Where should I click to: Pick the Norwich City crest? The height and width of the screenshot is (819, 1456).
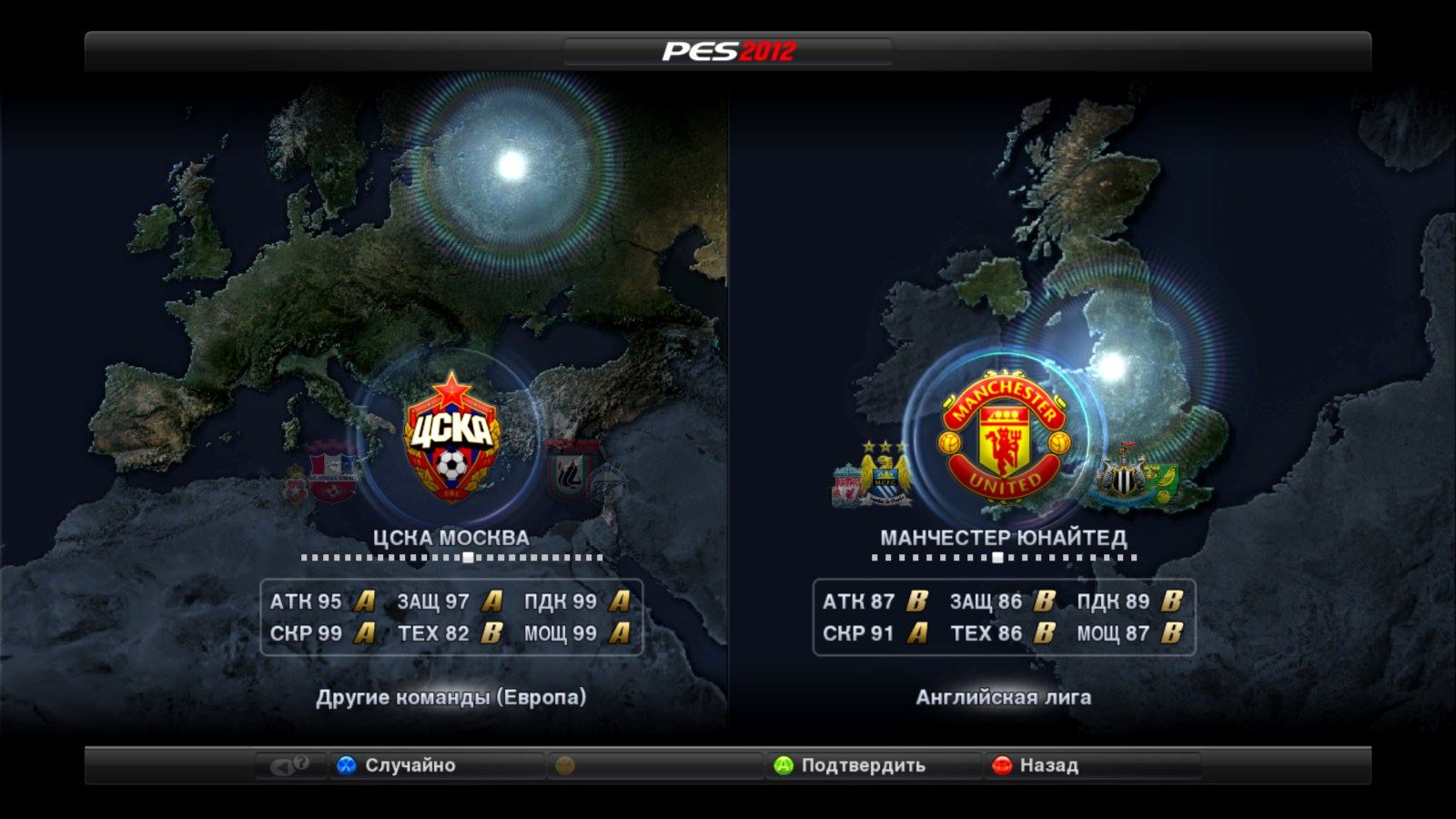1163,482
